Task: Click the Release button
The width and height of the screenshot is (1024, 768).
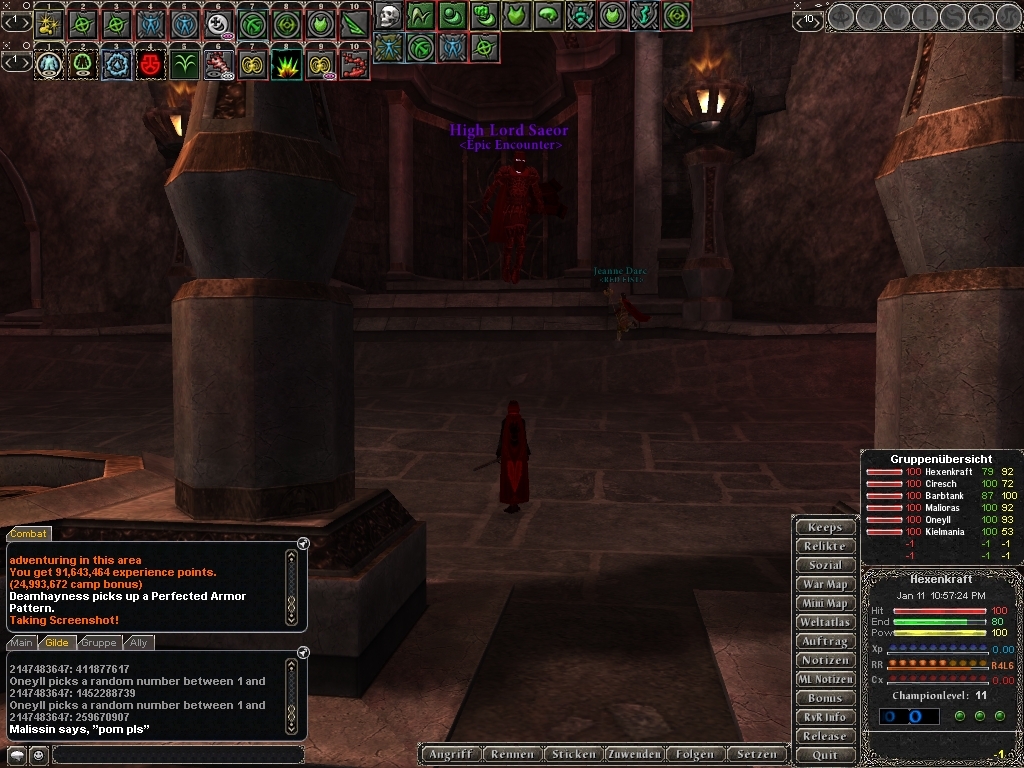Action: (x=825, y=736)
